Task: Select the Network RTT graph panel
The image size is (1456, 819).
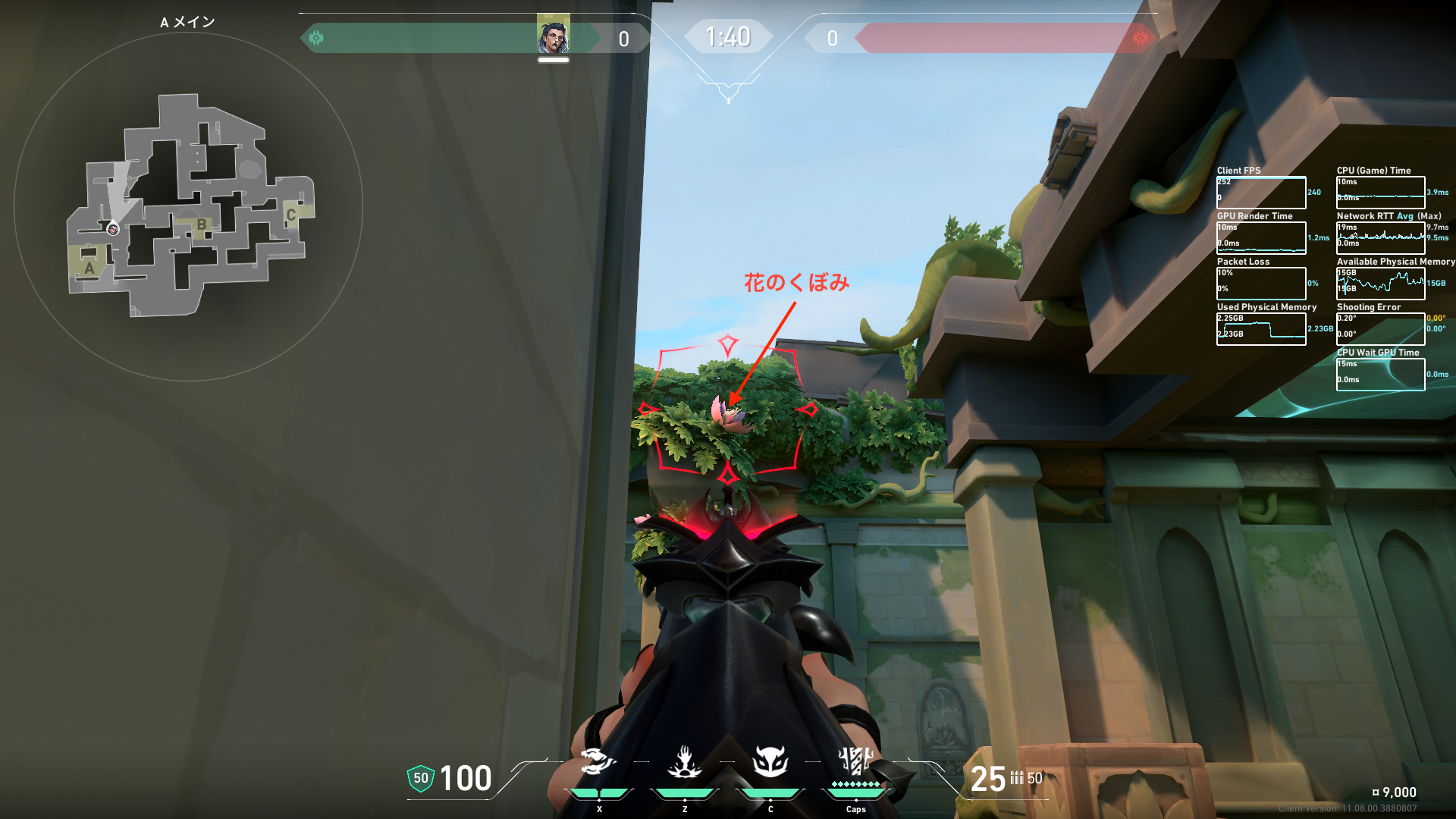Action: (x=1380, y=238)
